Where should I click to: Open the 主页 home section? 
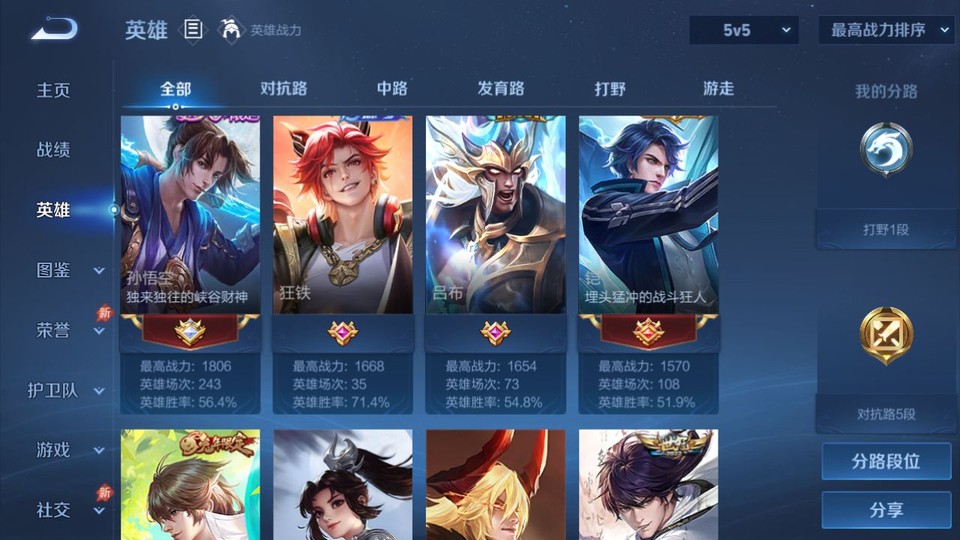click(x=54, y=90)
